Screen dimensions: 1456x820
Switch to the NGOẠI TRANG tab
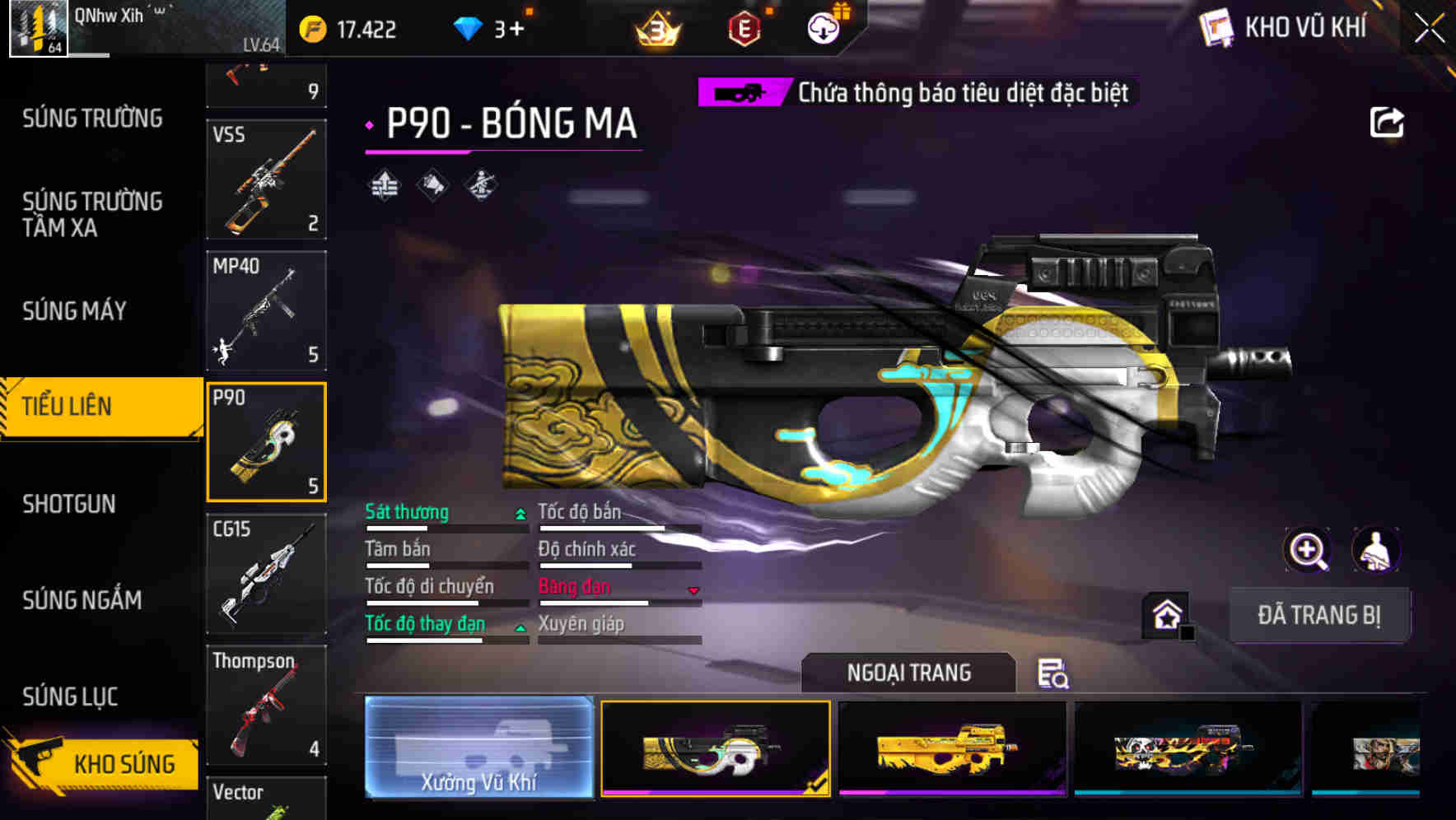[x=909, y=673]
